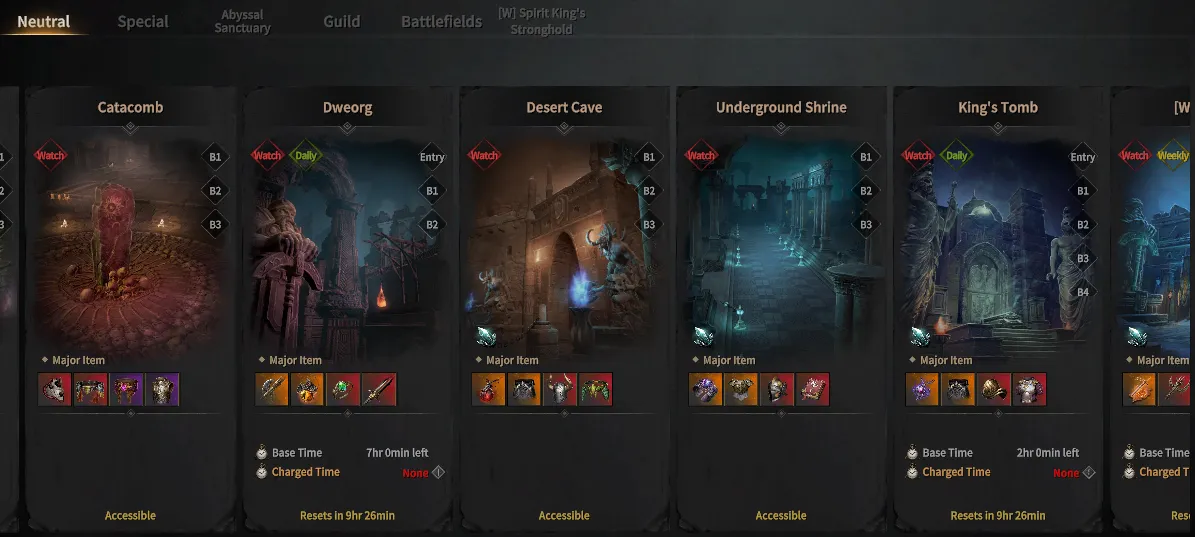
Task: Select Desert Cave floor B2
Action: click(649, 191)
